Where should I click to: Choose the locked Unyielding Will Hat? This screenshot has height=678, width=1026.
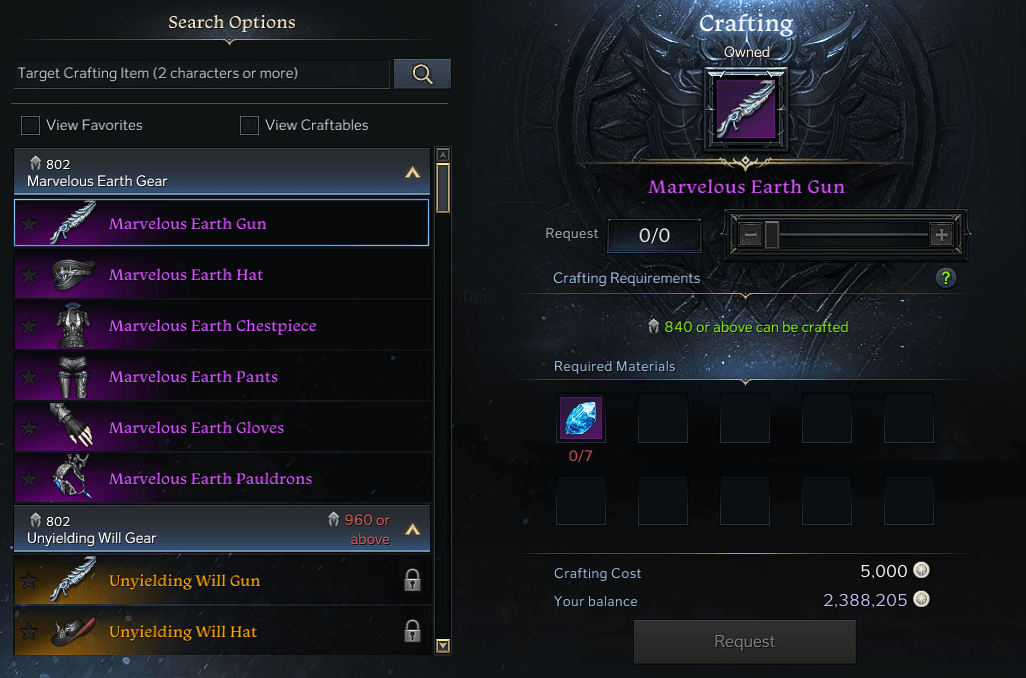click(x=183, y=631)
